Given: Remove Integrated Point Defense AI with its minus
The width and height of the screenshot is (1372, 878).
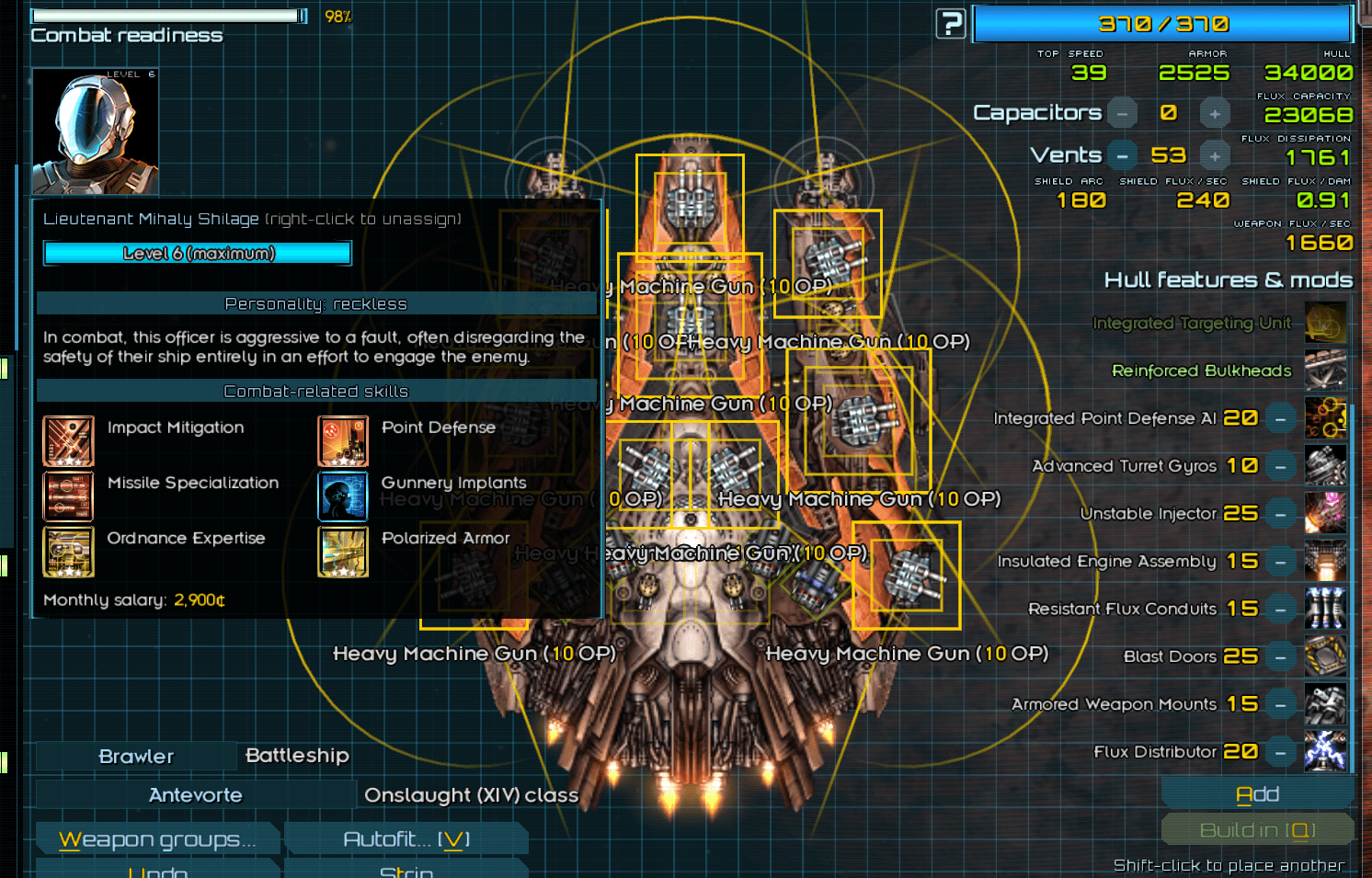Looking at the screenshot, I should point(1281,418).
